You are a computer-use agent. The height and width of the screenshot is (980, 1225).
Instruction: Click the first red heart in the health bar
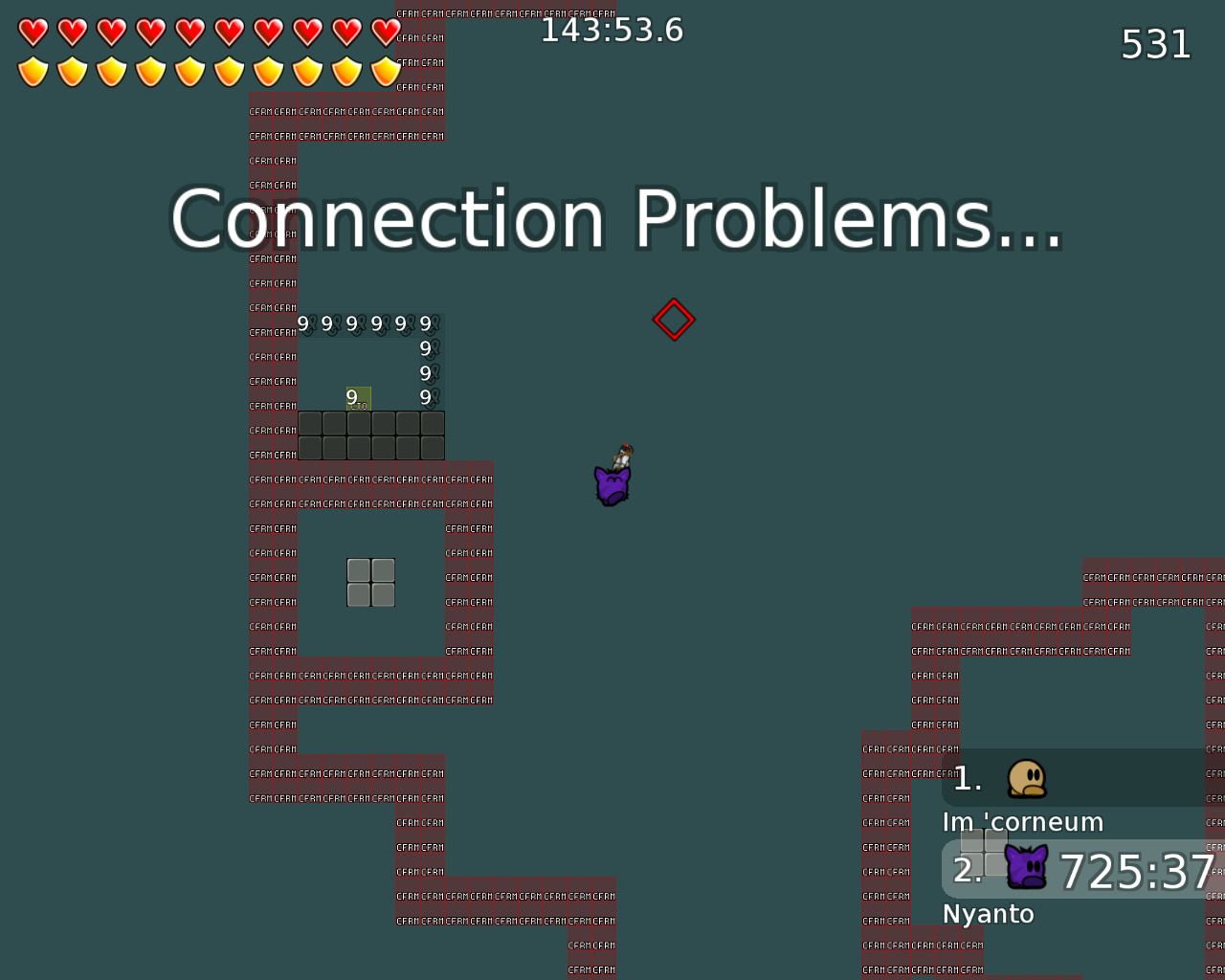32,32
